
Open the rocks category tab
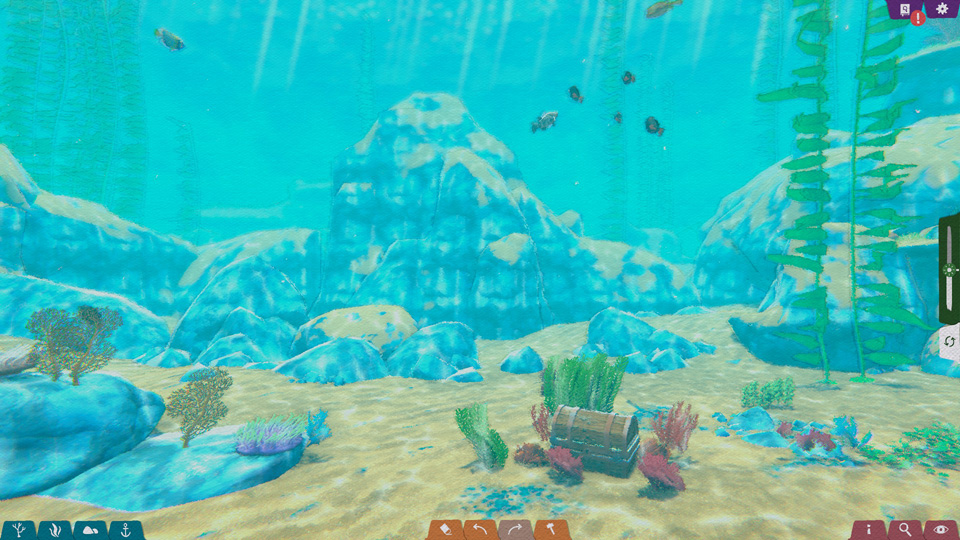tap(90, 530)
